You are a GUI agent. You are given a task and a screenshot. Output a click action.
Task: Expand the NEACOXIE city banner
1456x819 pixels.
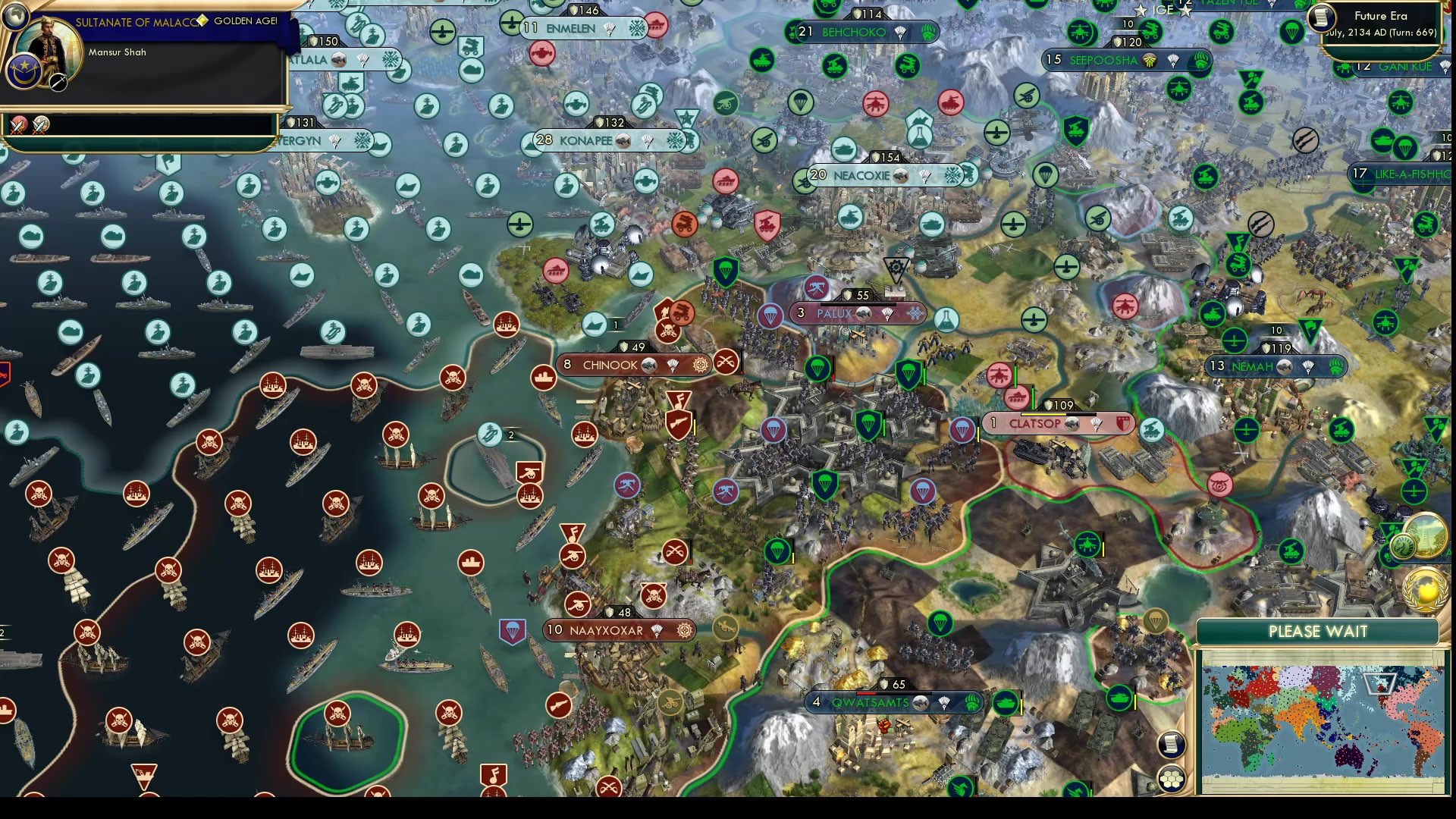point(861,175)
